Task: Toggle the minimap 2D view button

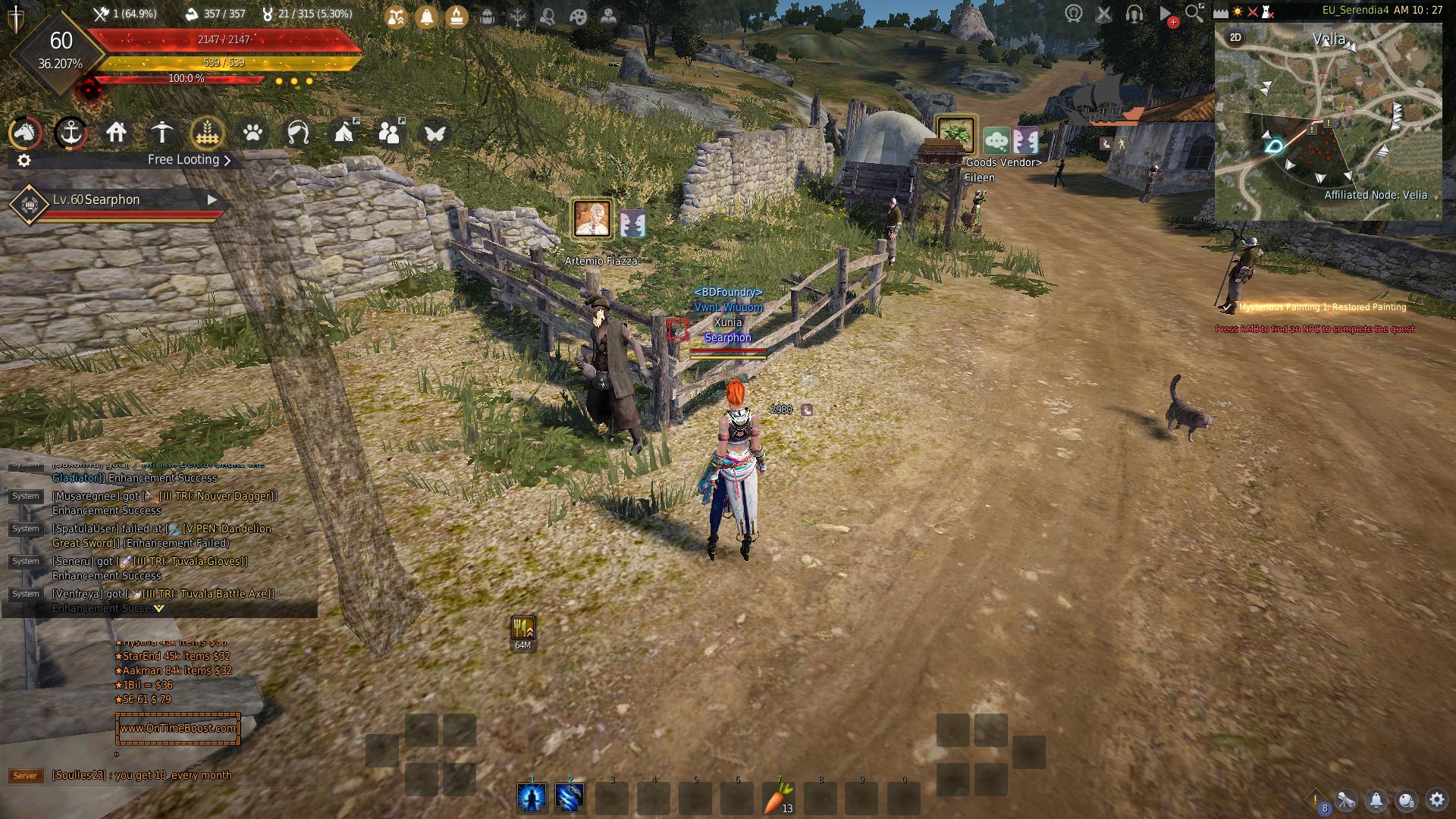Action: coord(1235,37)
